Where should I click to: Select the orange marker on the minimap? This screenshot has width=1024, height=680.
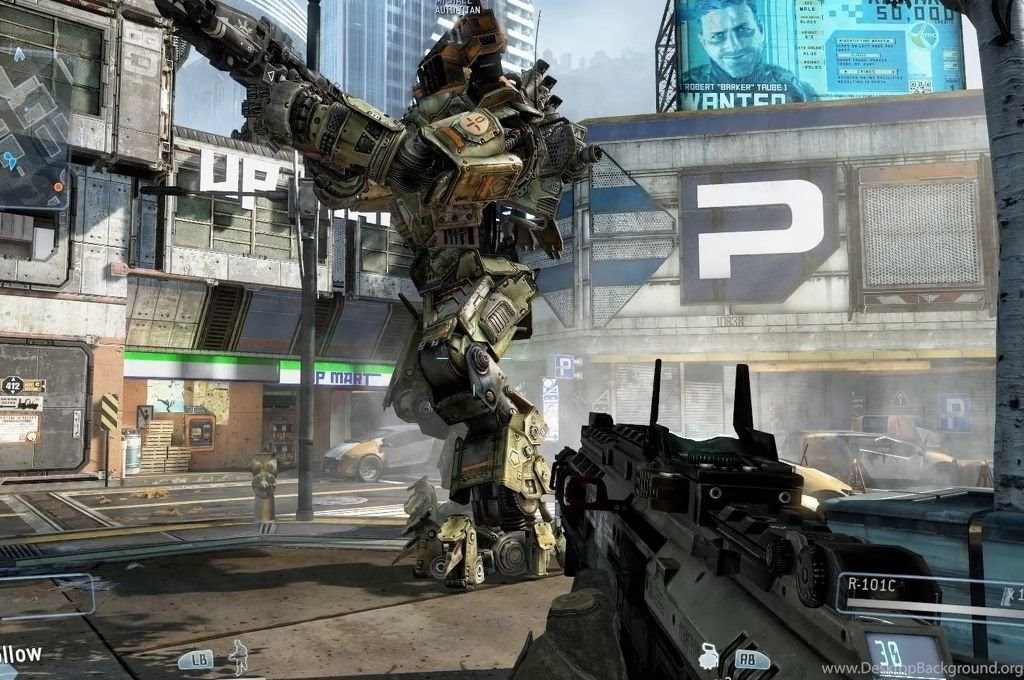point(58,186)
